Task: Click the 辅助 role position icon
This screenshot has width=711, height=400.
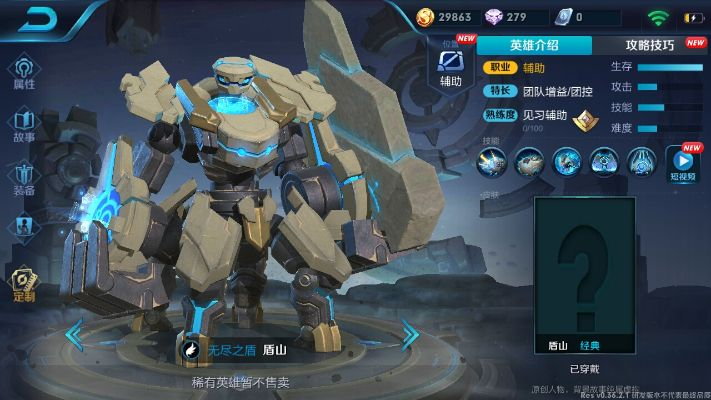Action: coord(450,68)
